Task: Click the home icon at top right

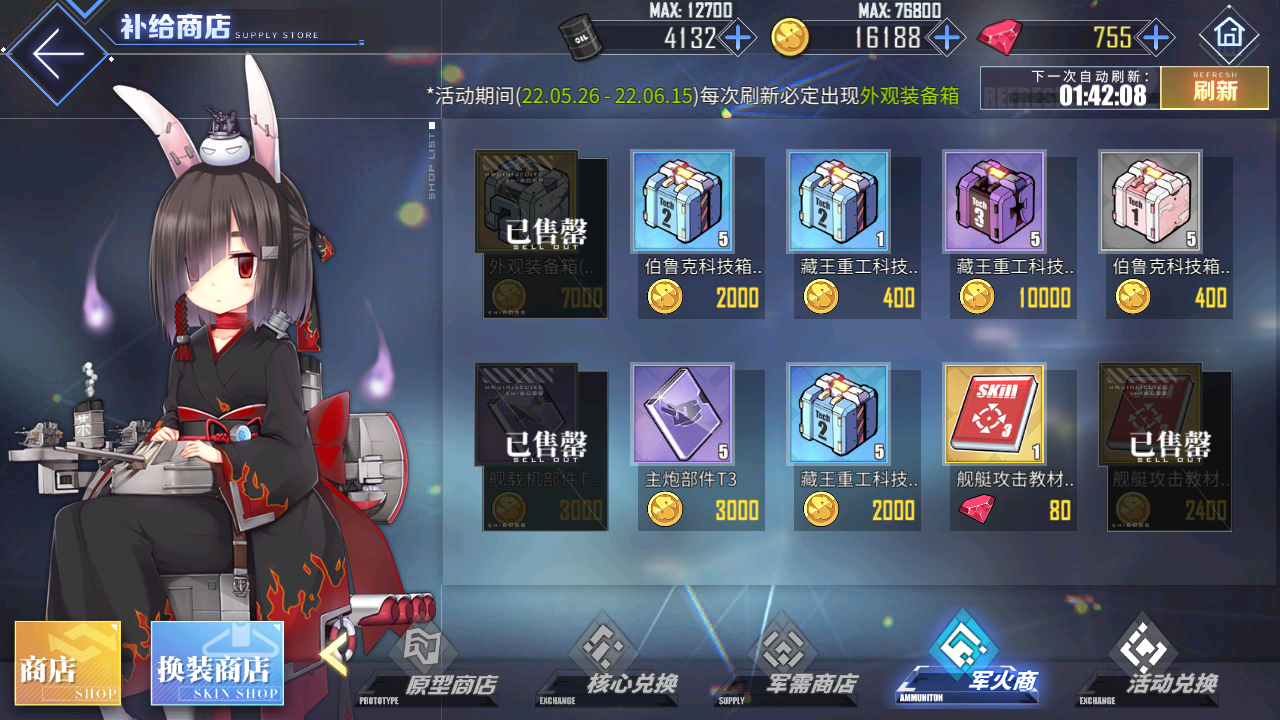Action: click(x=1229, y=33)
